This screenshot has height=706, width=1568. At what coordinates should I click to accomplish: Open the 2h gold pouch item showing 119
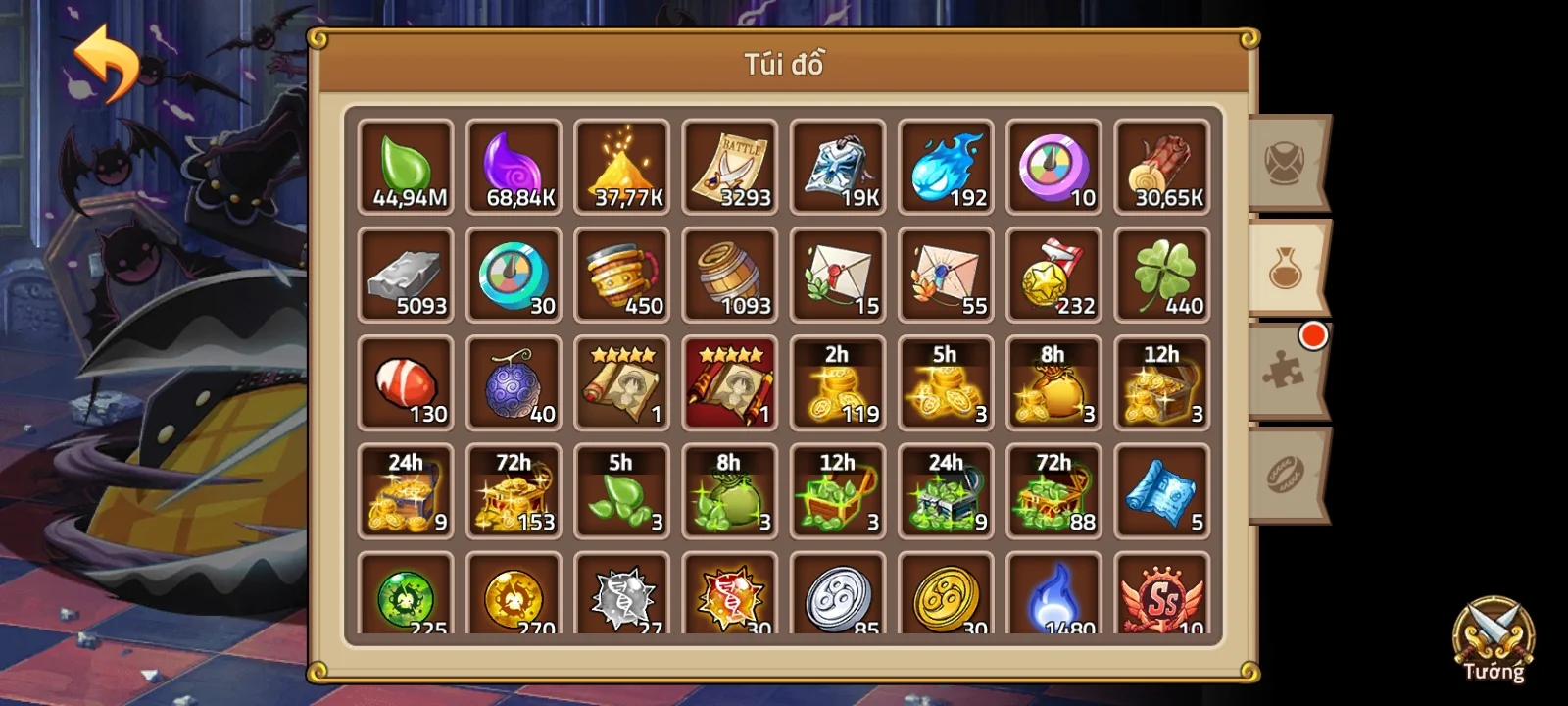point(837,382)
